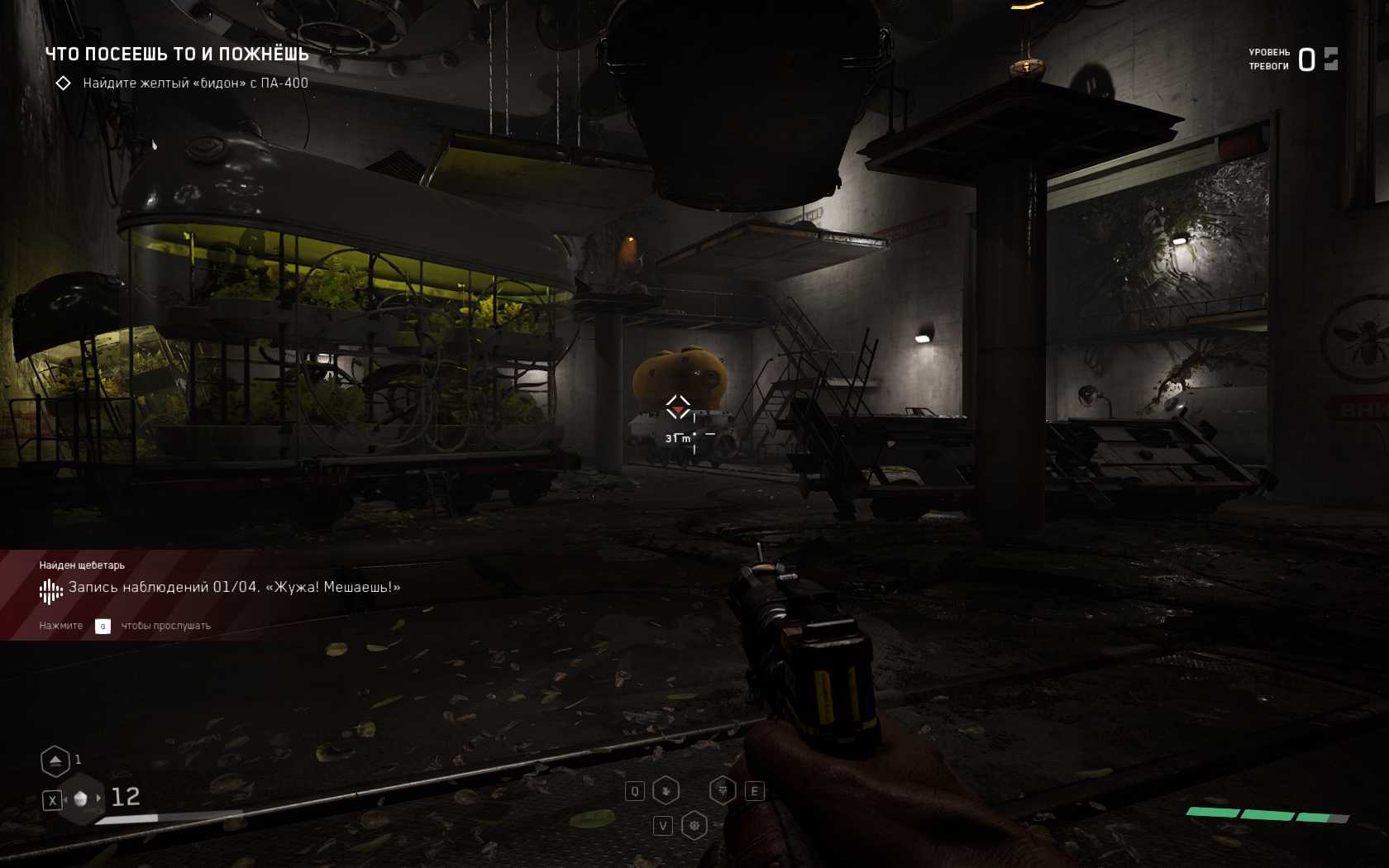Activate the ability hexagon with horizontal bars

723,791
